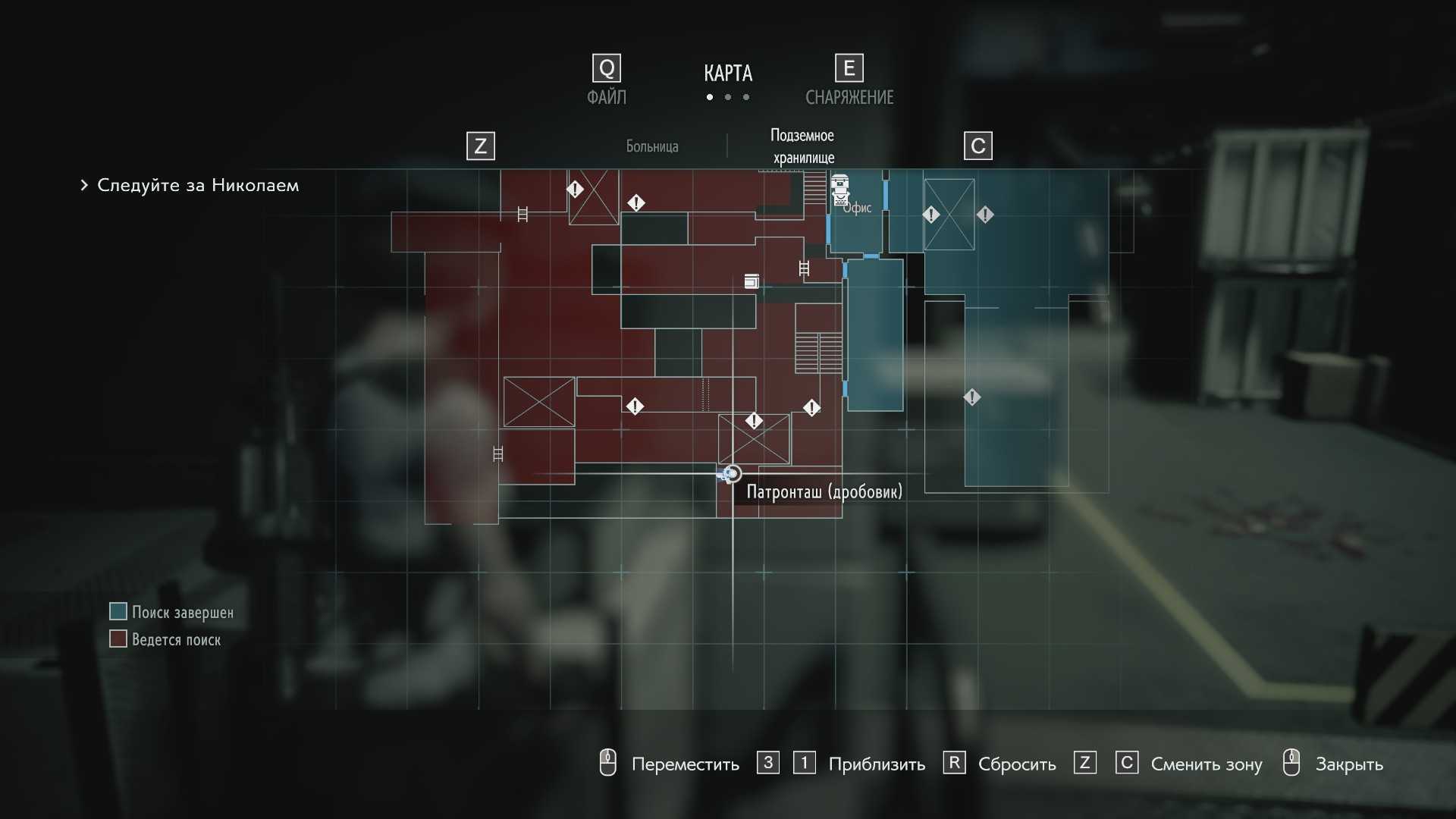1456x819 pixels.
Task: Select the item box icon on the map
Action: (752, 281)
